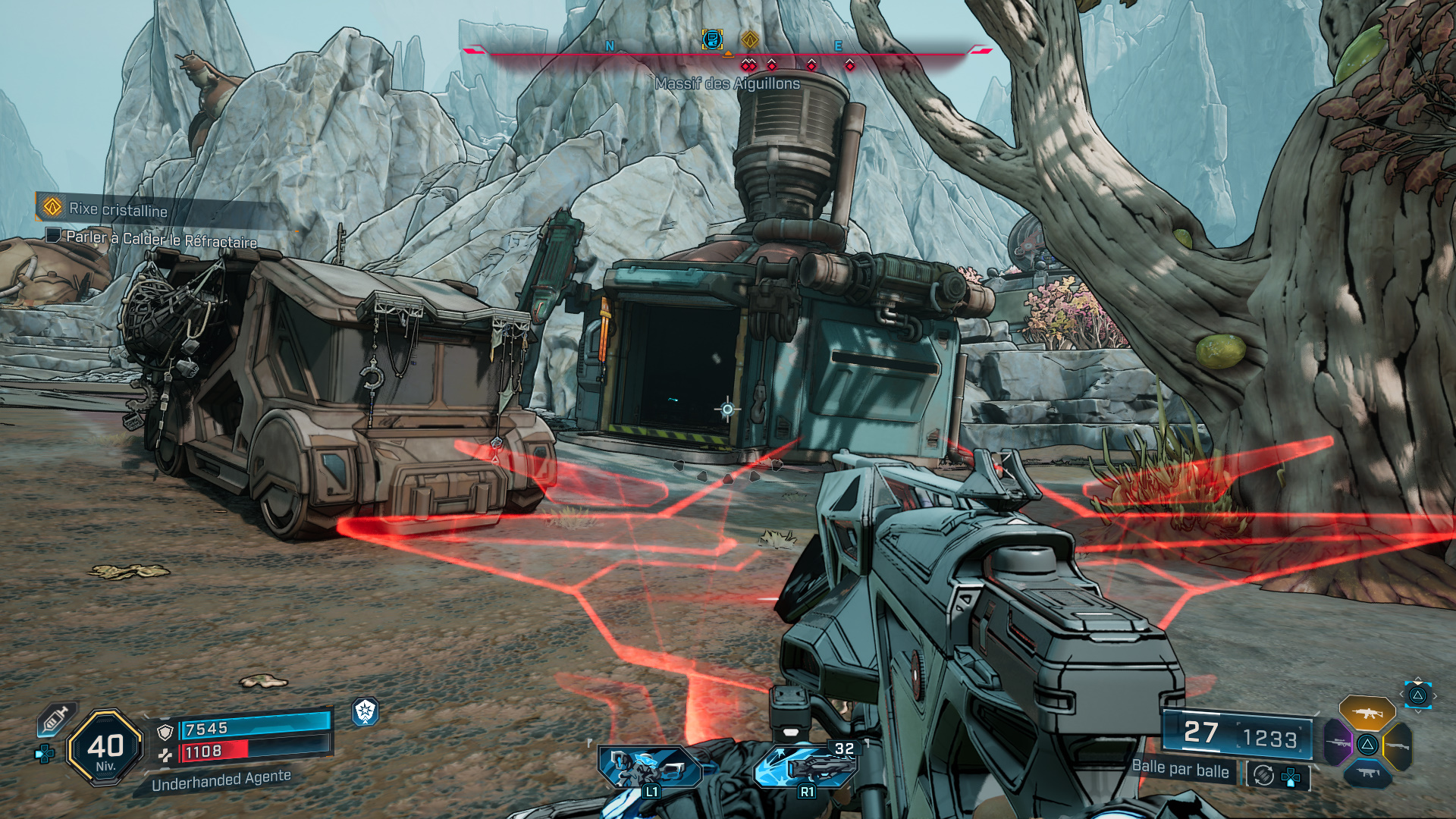
Task: Click the red health bar
Action: [214, 751]
